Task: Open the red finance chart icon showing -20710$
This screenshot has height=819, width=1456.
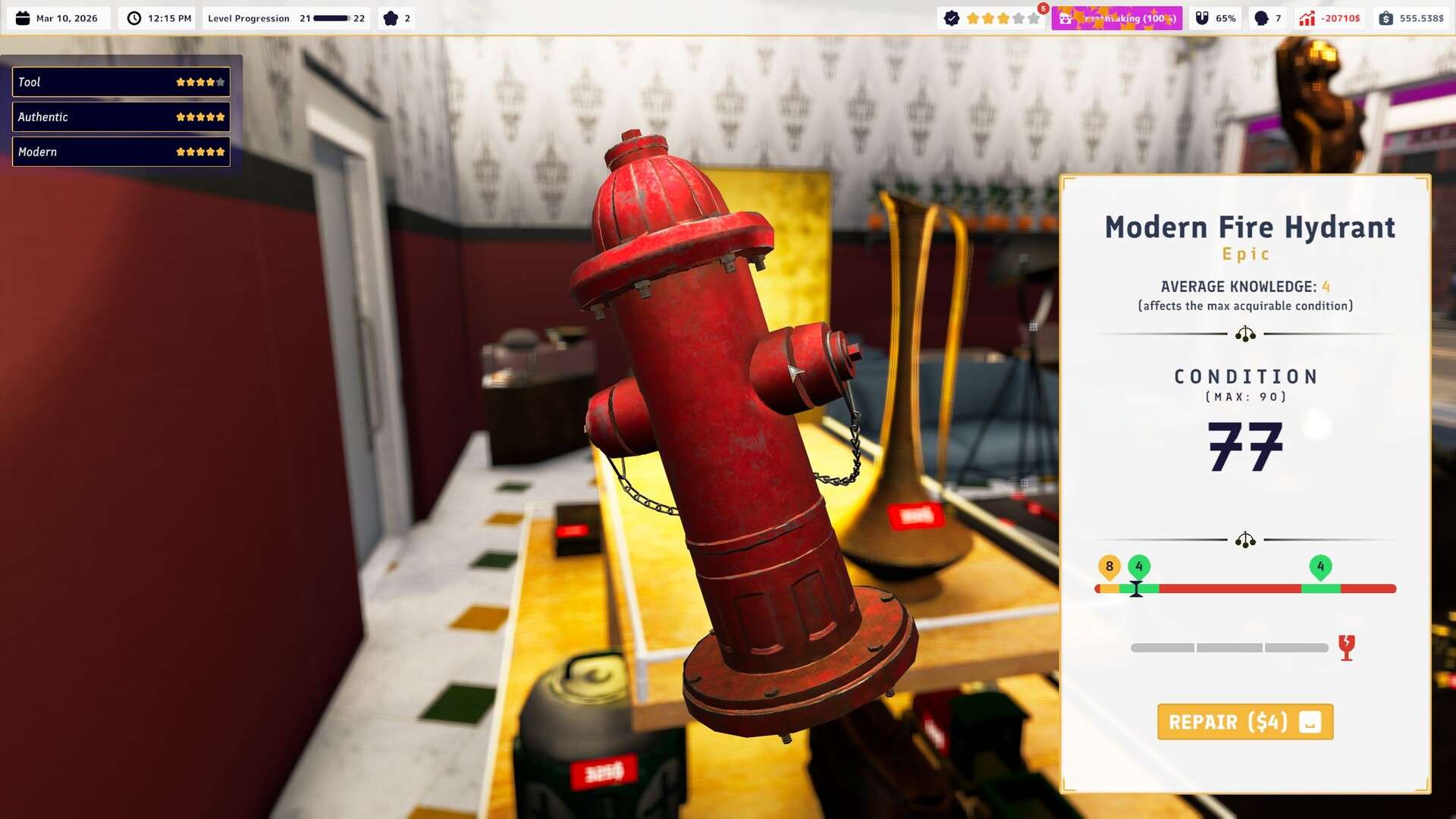Action: tap(1307, 17)
